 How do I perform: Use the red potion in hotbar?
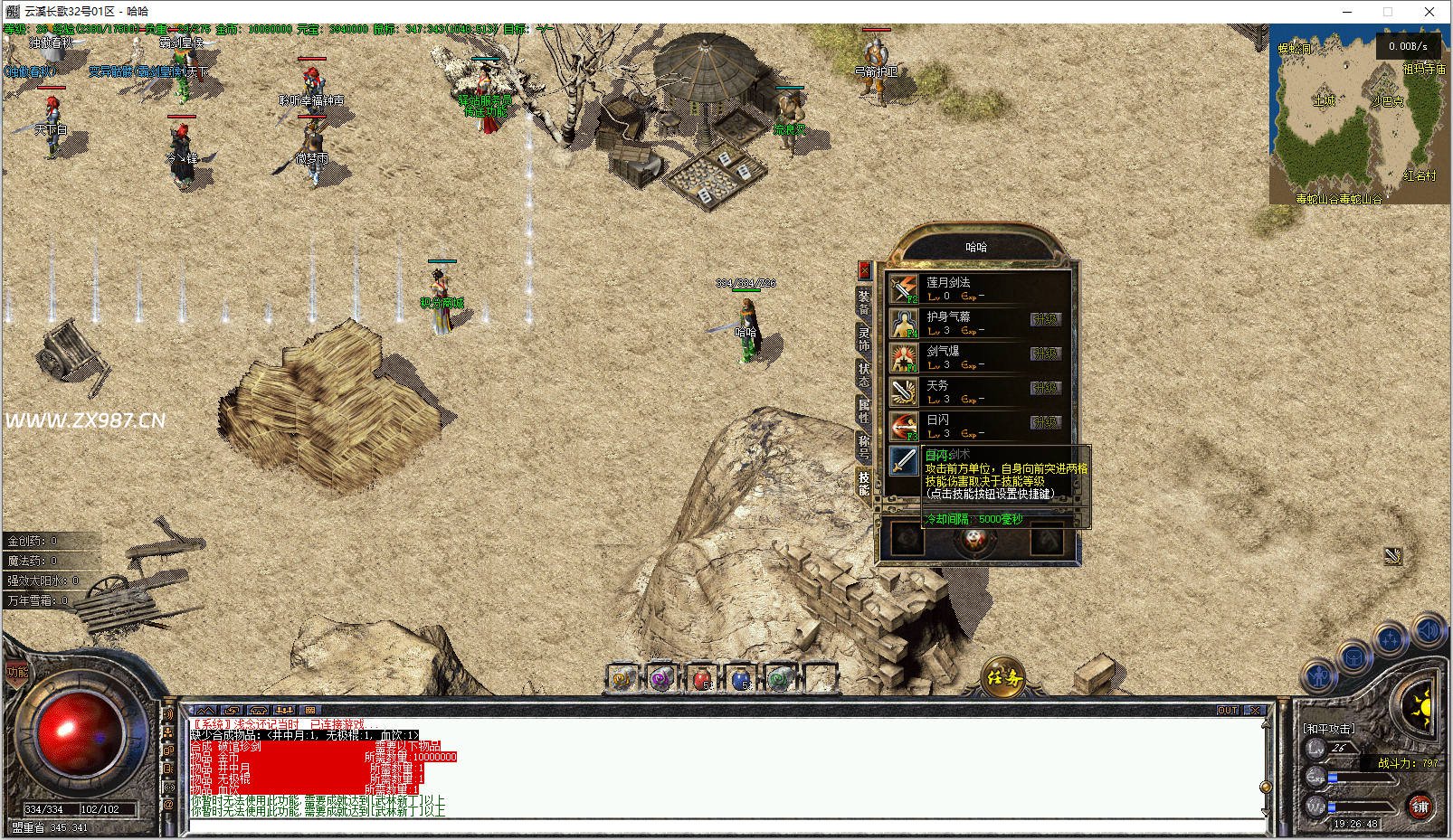point(702,678)
